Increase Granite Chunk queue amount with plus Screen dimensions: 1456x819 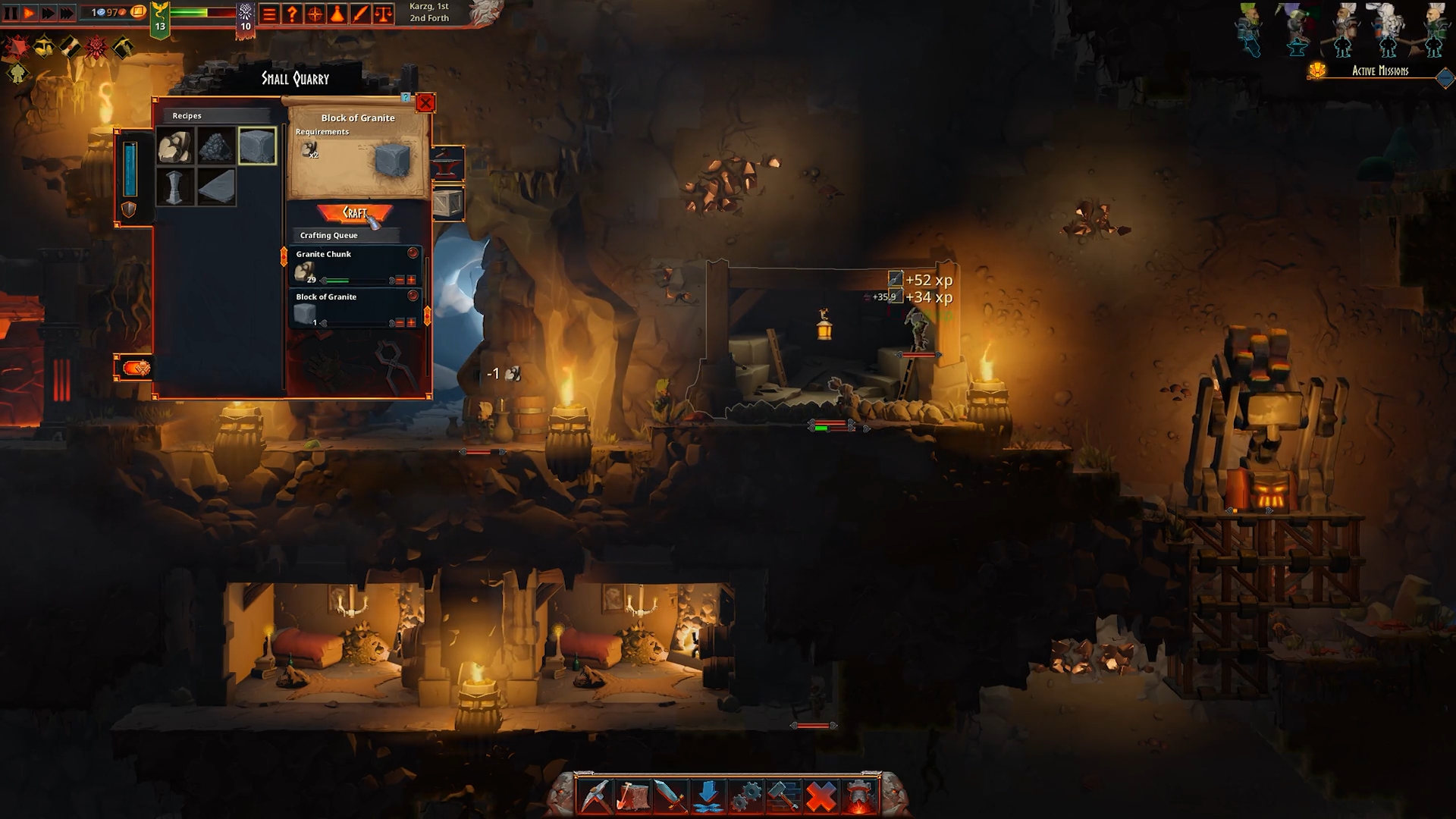[x=412, y=280]
